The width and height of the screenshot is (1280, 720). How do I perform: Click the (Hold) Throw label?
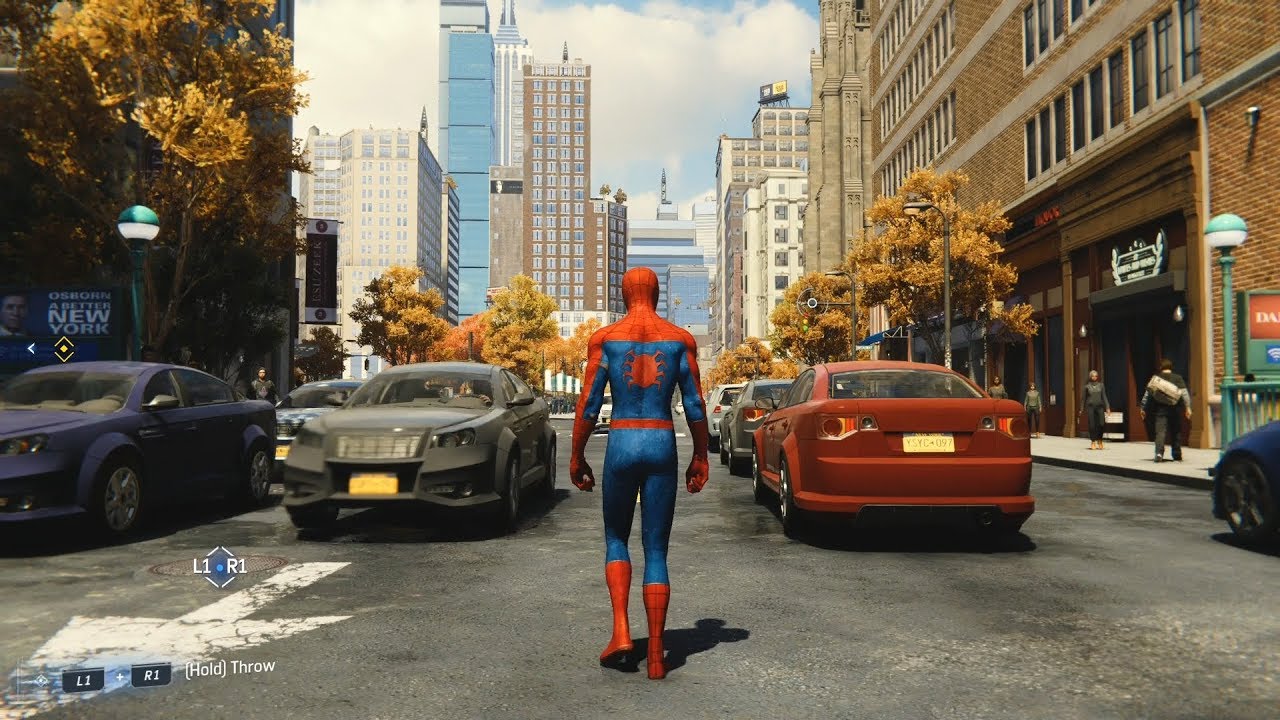point(228,669)
